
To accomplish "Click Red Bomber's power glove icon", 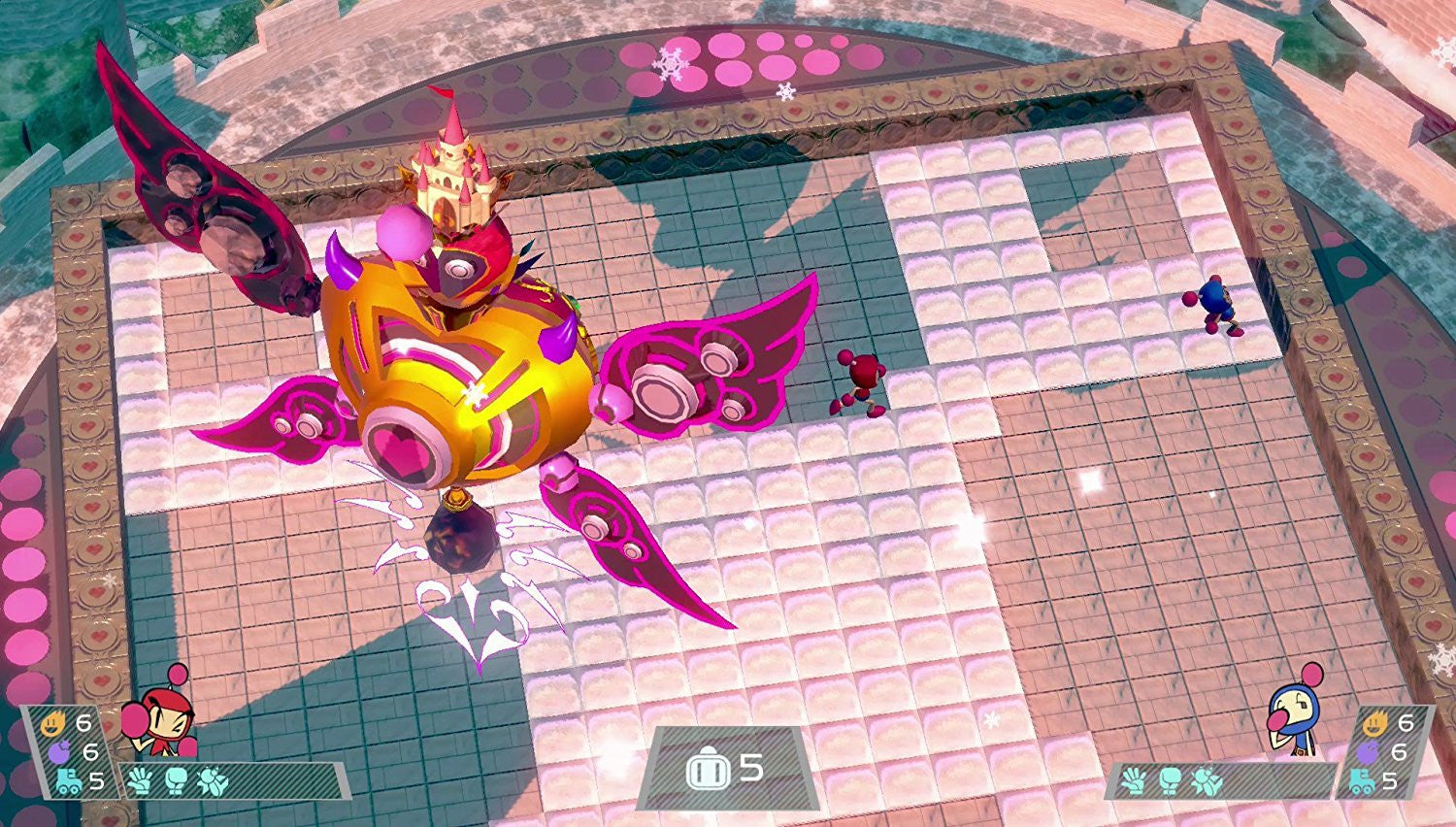I will coord(141,779).
